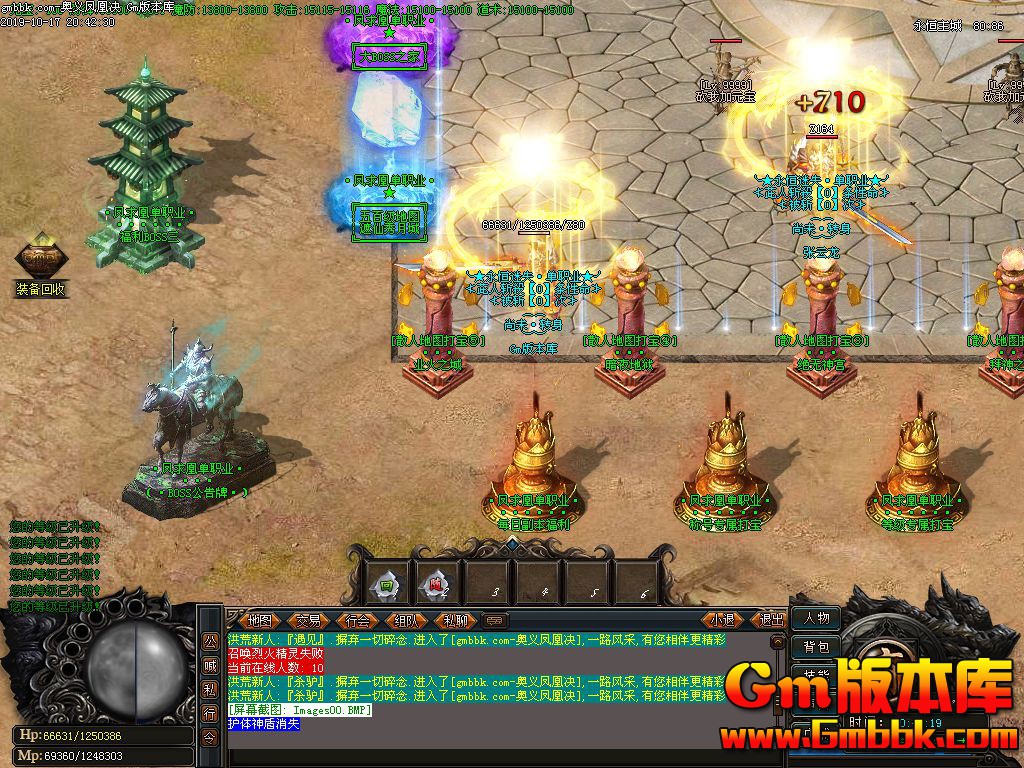
Task: Open the 装备回收 equipment recycle icon
Action: point(40,260)
